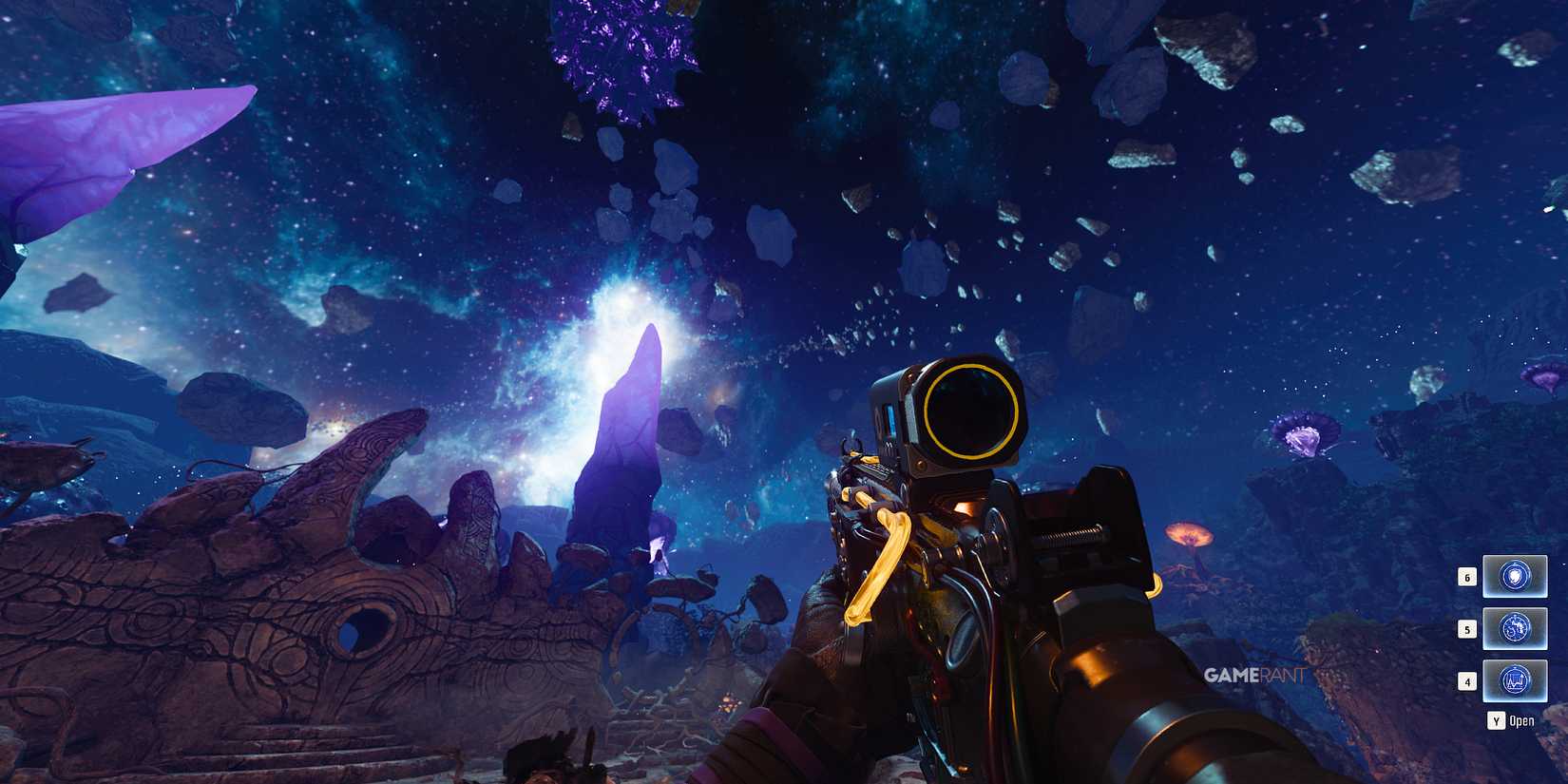Click the weapon's holographic sight reticle
The height and width of the screenshot is (784, 1568).
tap(971, 411)
